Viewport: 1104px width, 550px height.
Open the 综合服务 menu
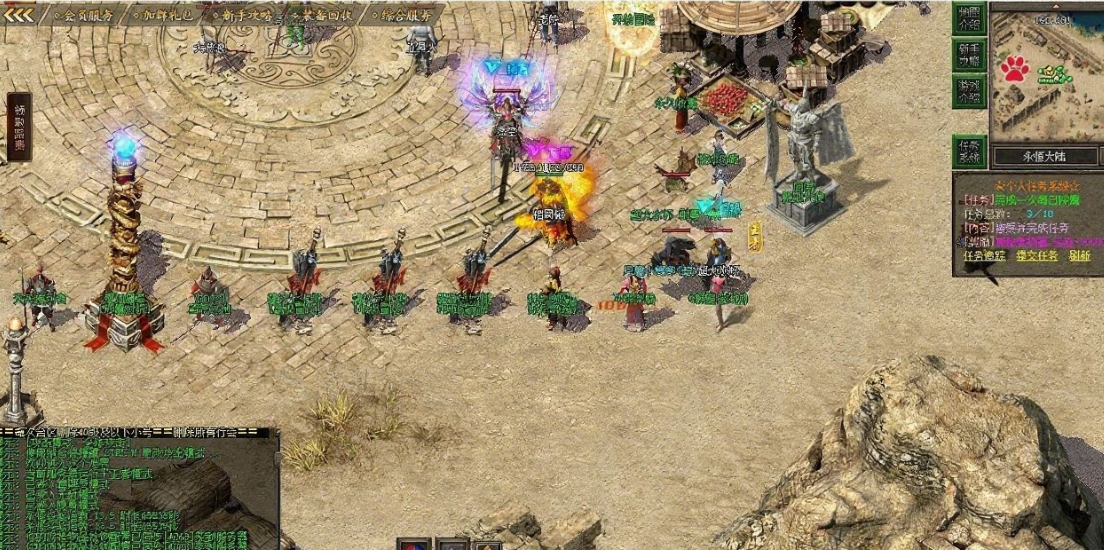pos(406,15)
